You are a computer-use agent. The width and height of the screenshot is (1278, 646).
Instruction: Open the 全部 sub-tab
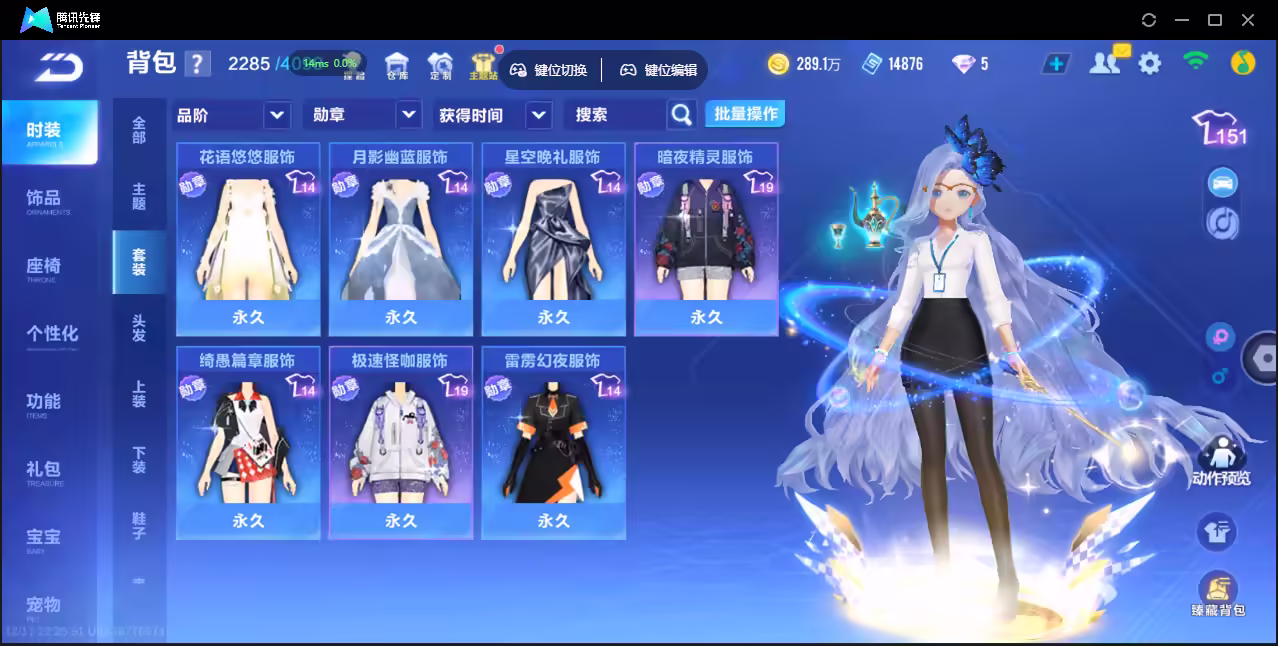[139, 130]
